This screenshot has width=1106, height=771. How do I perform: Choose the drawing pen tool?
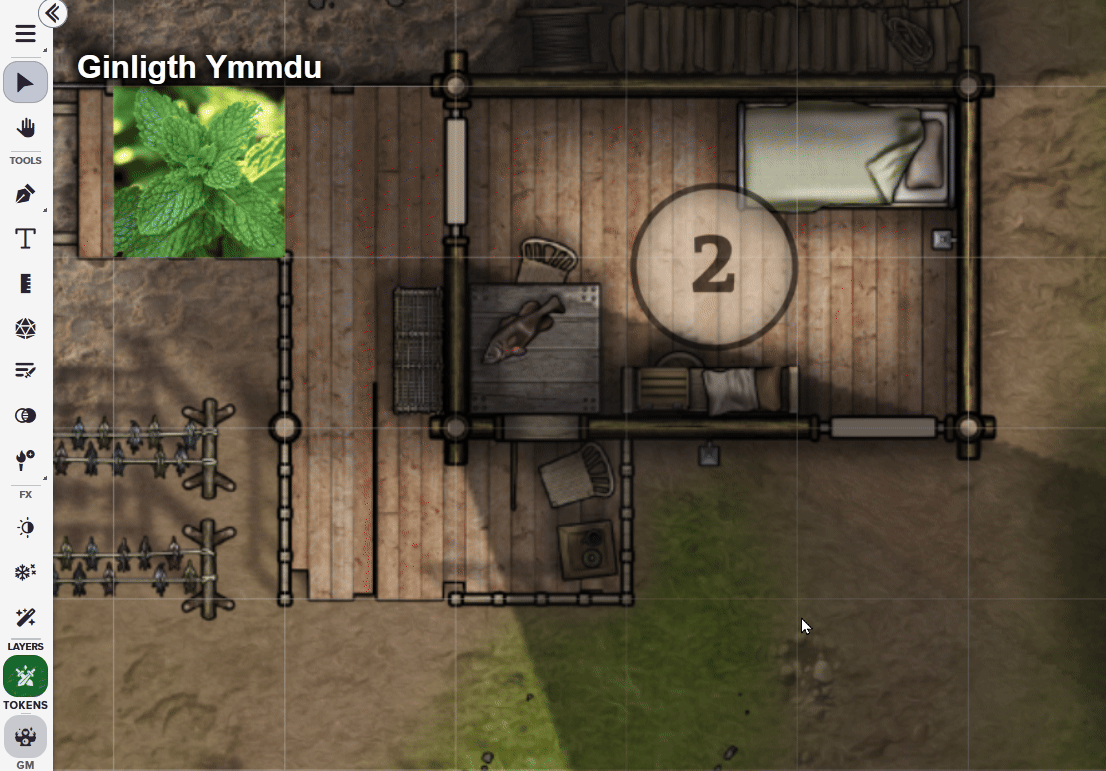coord(26,194)
